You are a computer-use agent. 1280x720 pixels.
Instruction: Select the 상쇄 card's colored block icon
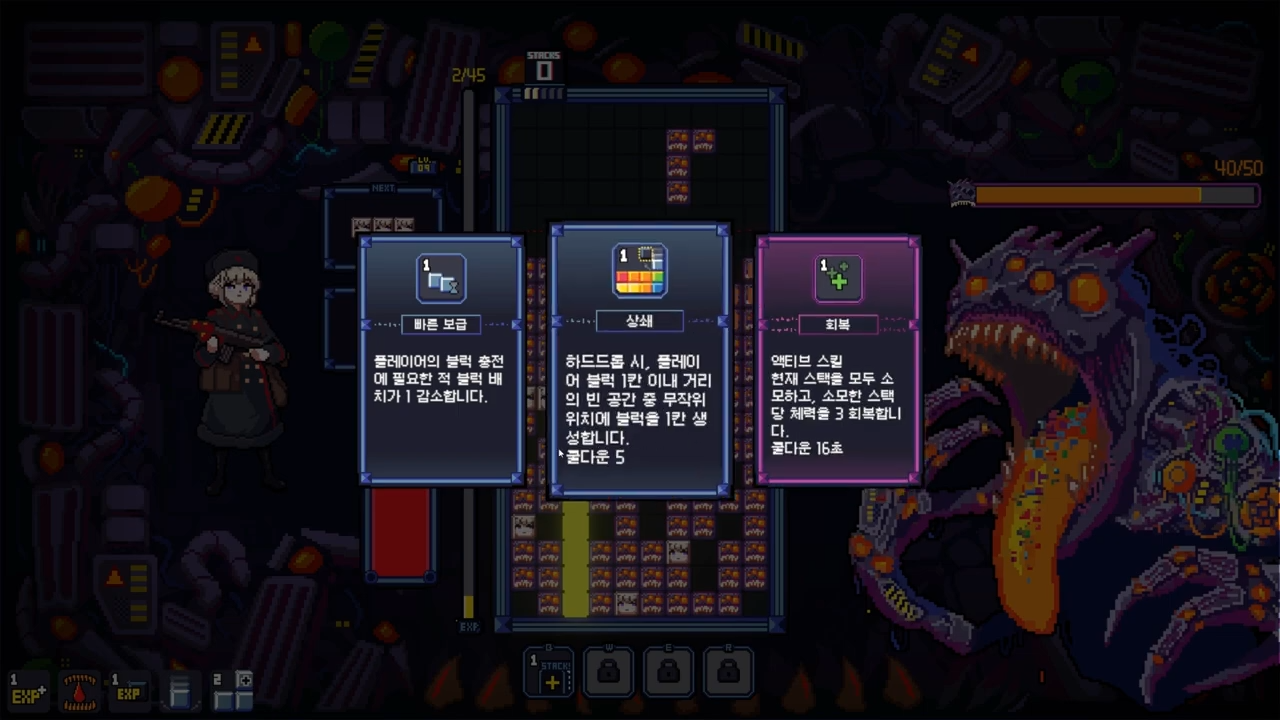click(x=640, y=268)
